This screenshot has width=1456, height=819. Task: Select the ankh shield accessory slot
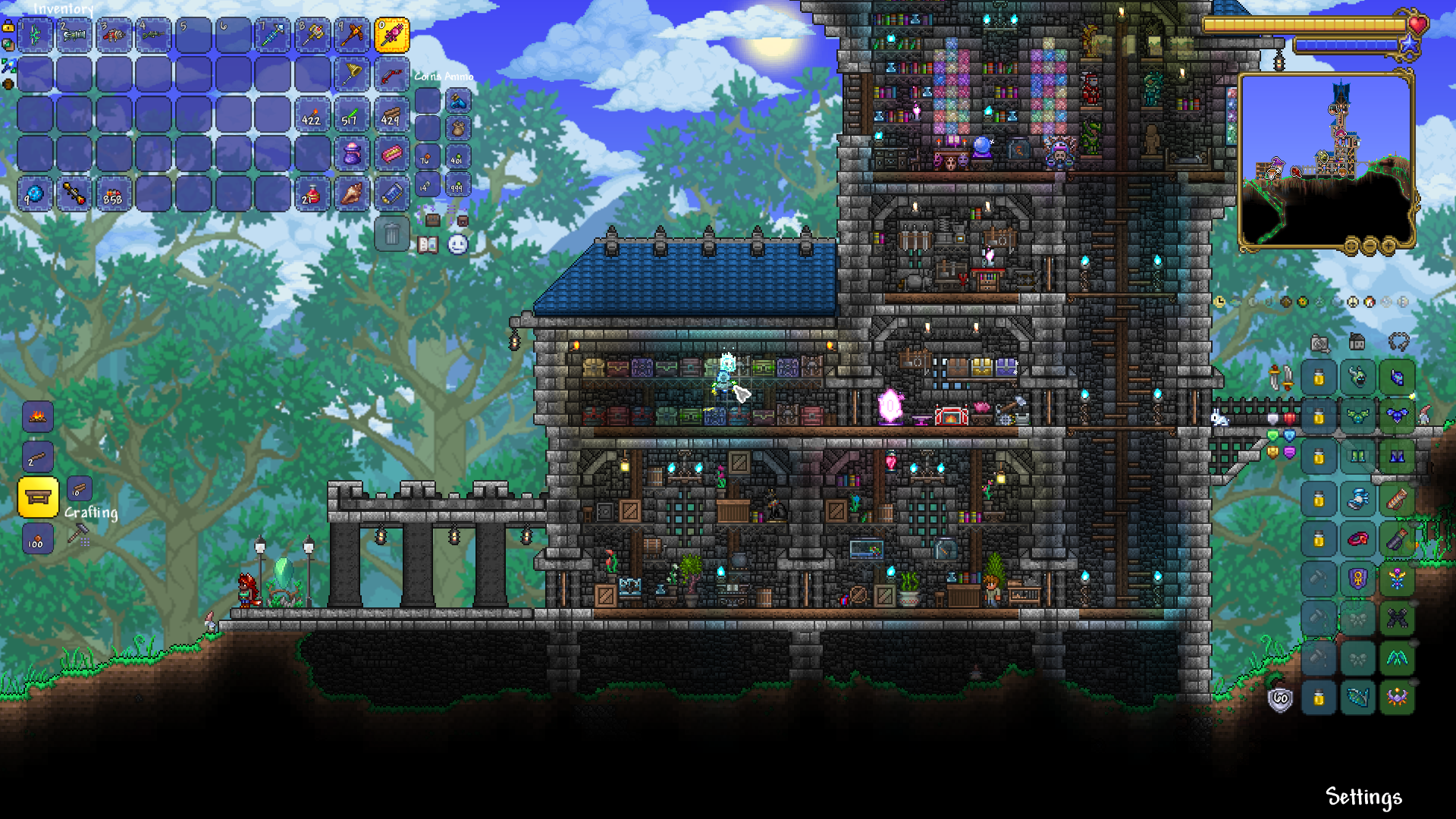(x=1357, y=579)
